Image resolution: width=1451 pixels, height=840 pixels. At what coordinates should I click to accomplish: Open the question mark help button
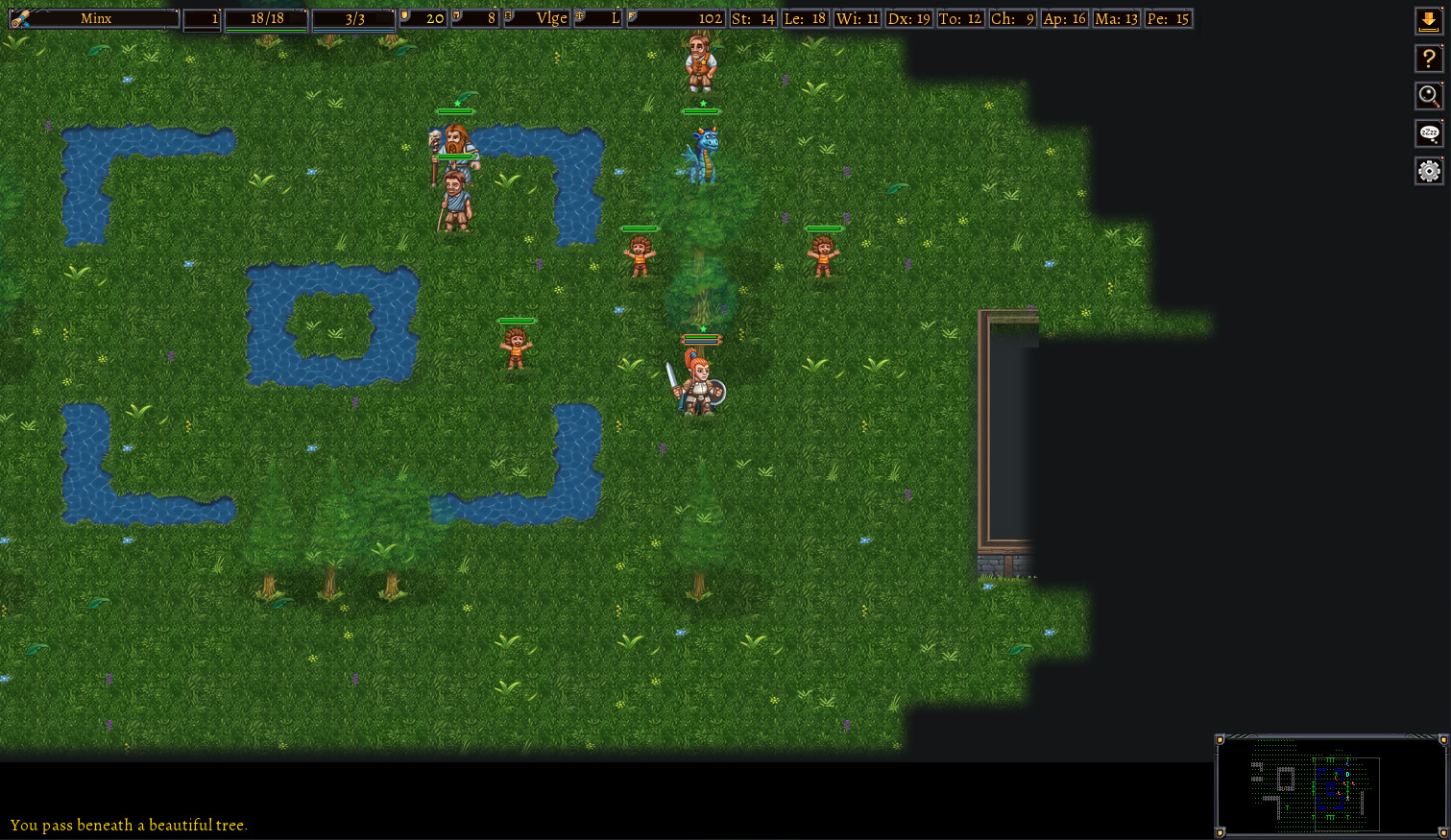[1429, 59]
